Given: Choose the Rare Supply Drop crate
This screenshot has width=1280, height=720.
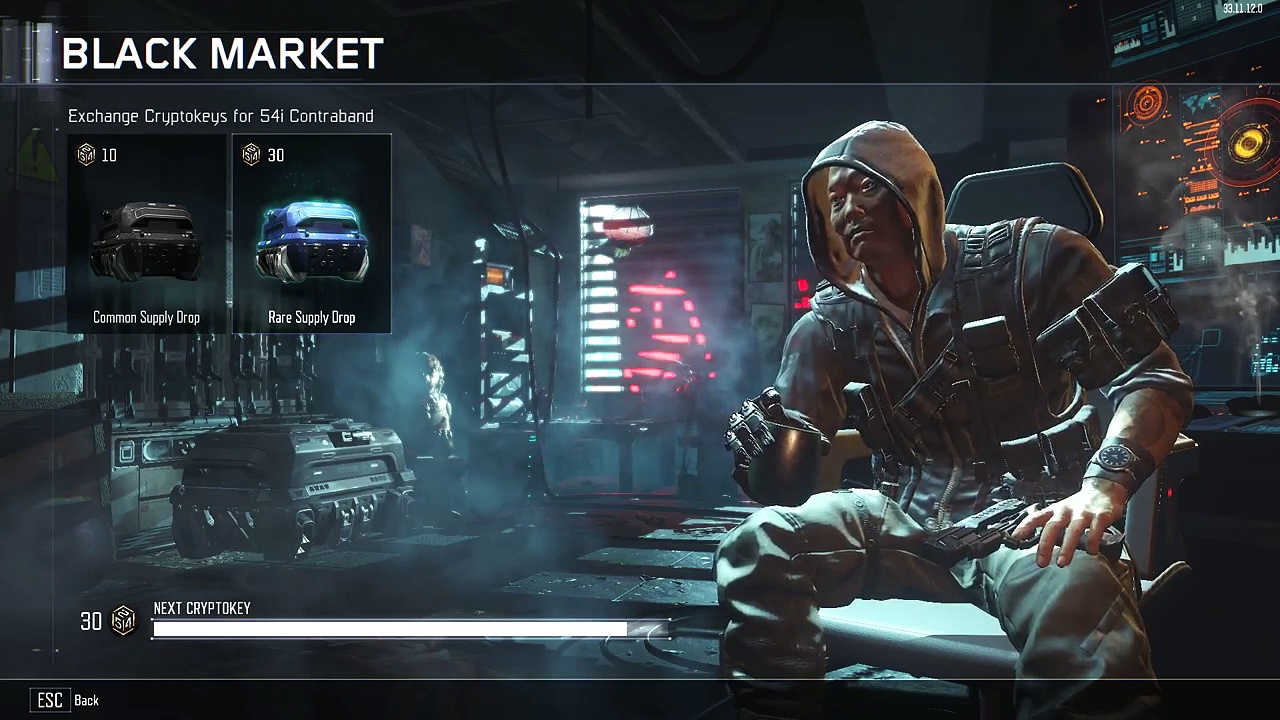Looking at the screenshot, I should (312, 235).
